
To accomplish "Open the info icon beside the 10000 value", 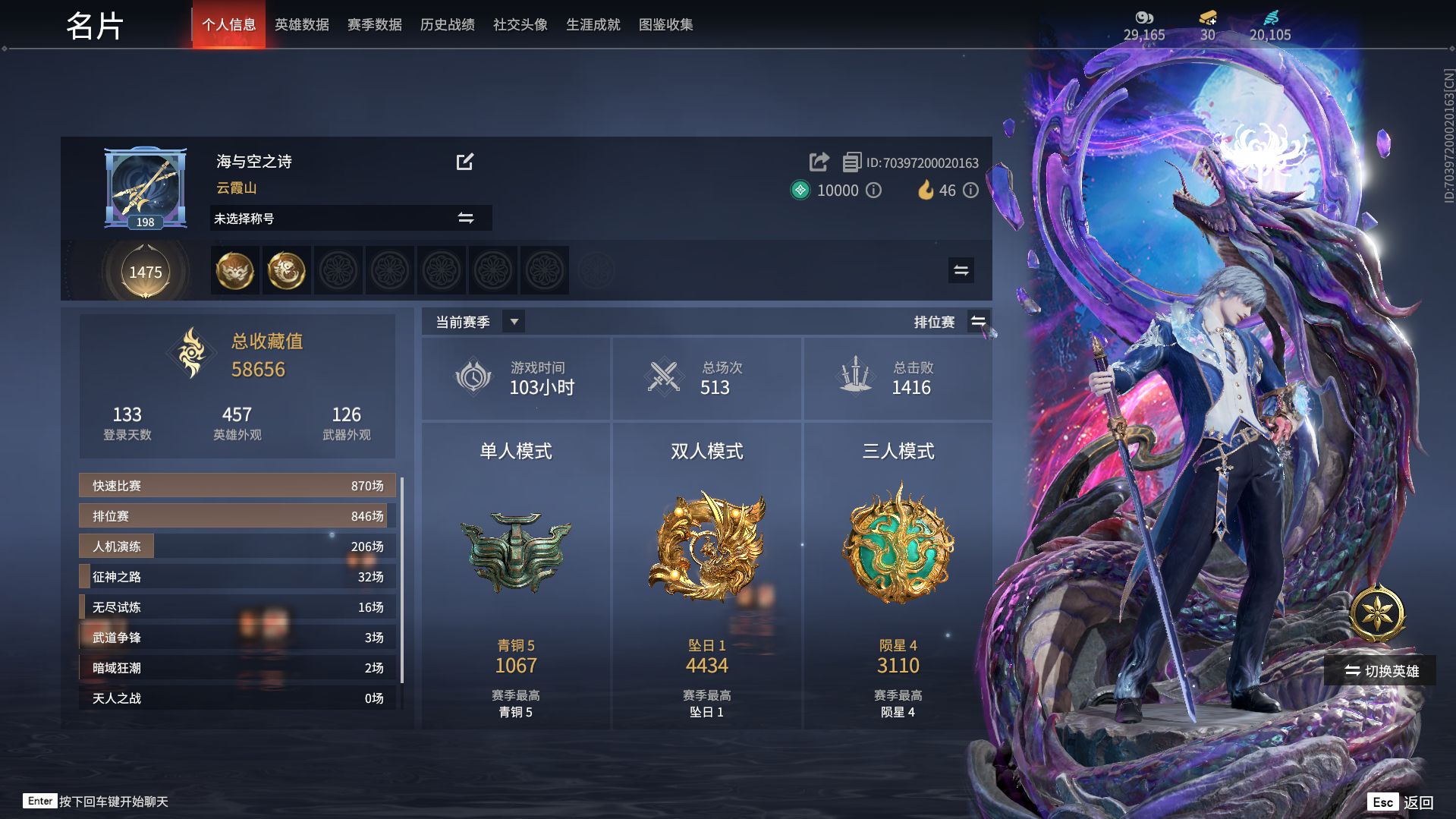I will (874, 191).
